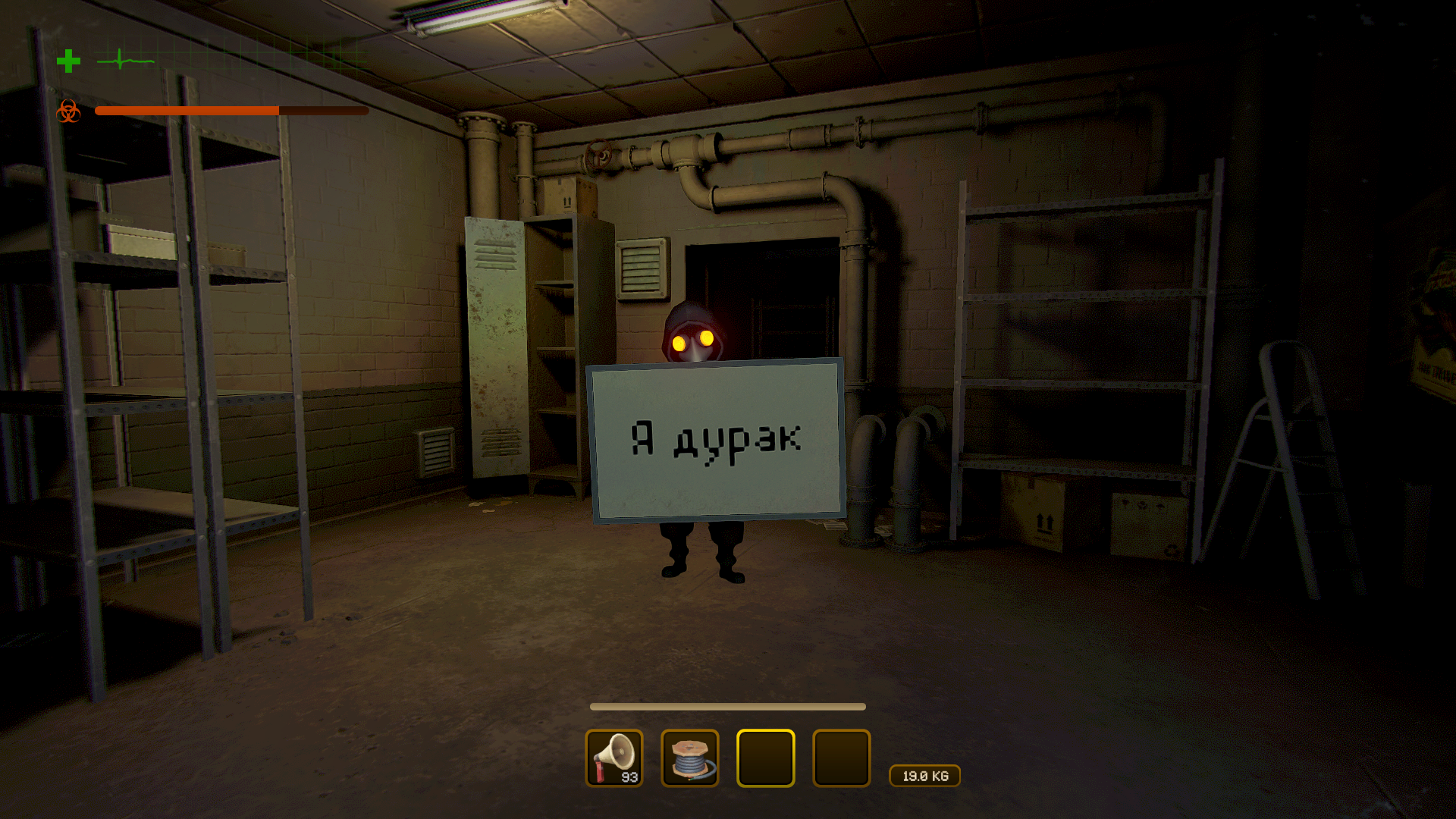Click the yellow-highlighted empty hotbar slot
The height and width of the screenshot is (819, 1456).
766,758
